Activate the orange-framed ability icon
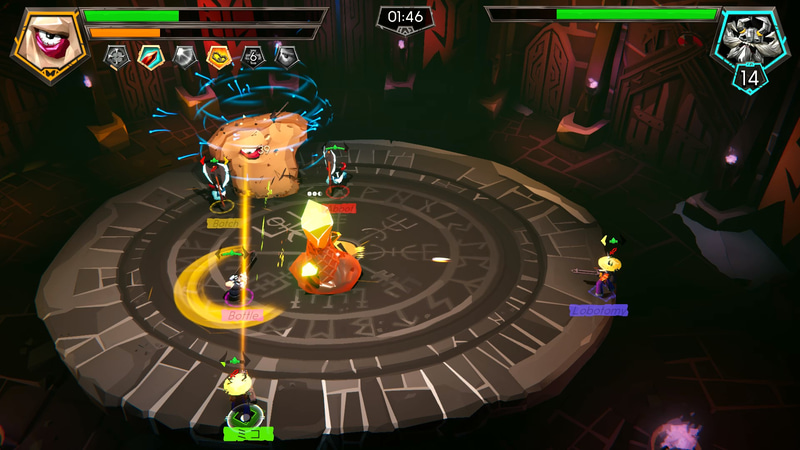This screenshot has width=800, height=450. [218, 57]
